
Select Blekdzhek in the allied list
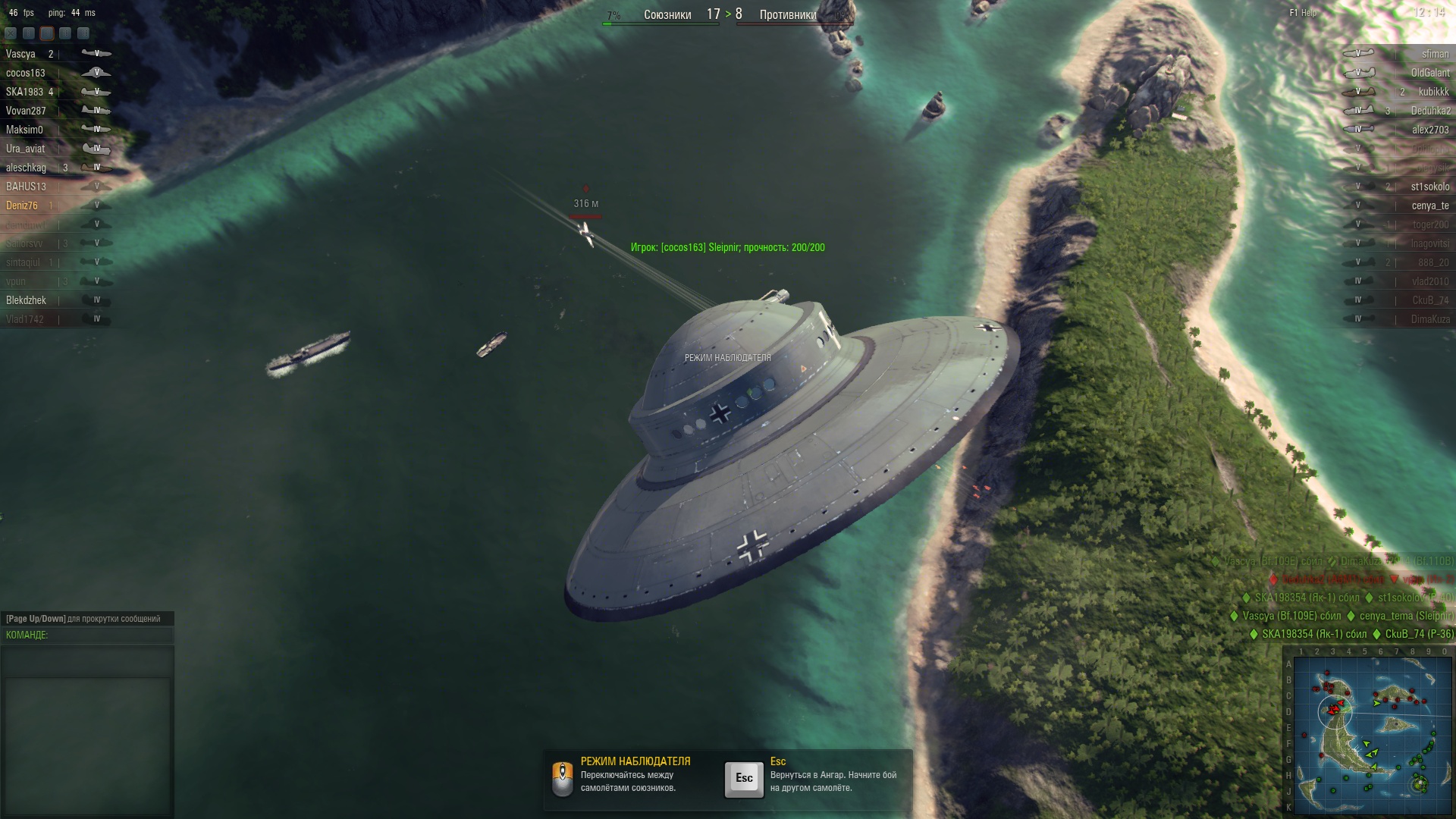coord(26,300)
